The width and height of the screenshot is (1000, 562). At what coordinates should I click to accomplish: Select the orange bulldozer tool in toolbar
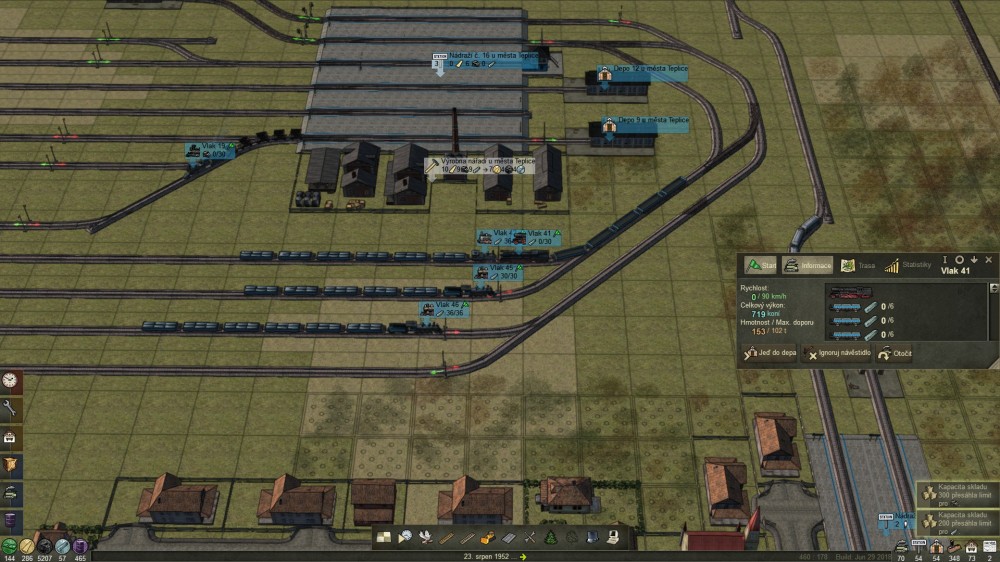[487, 537]
